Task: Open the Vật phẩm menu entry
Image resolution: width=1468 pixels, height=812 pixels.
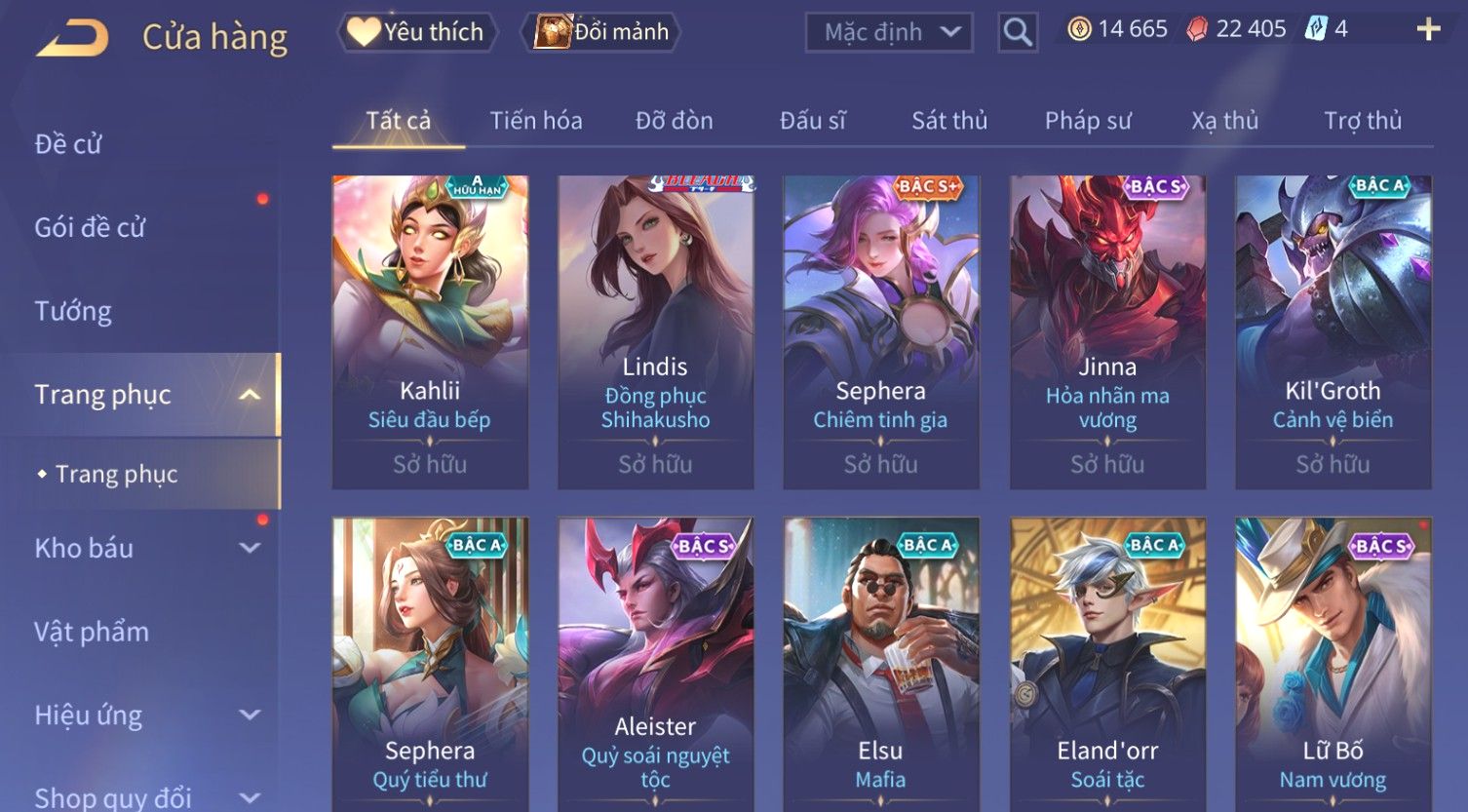Action: coord(92,632)
